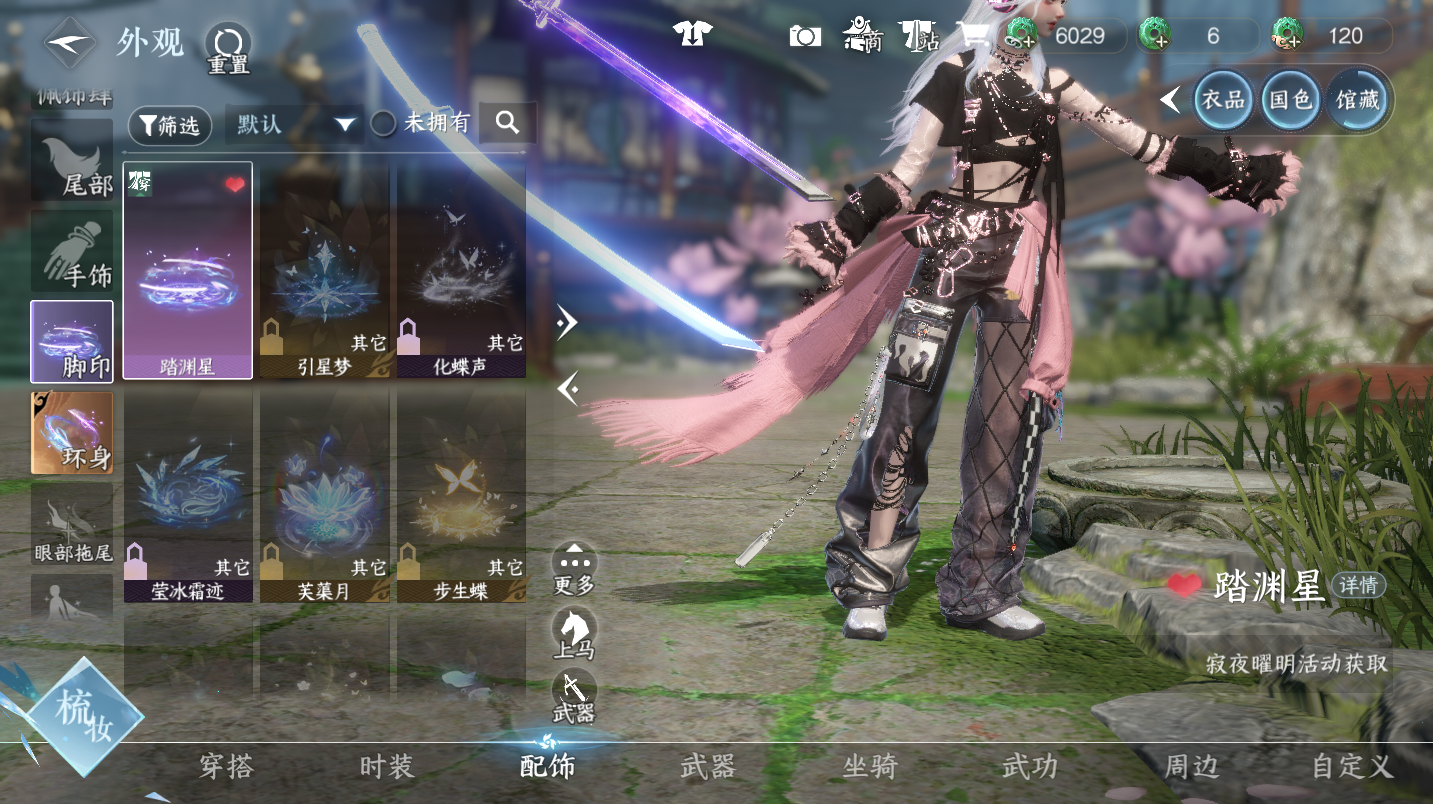Reset appearance with the 重置 button
Viewport: 1433px width, 804px height.
coord(228,47)
